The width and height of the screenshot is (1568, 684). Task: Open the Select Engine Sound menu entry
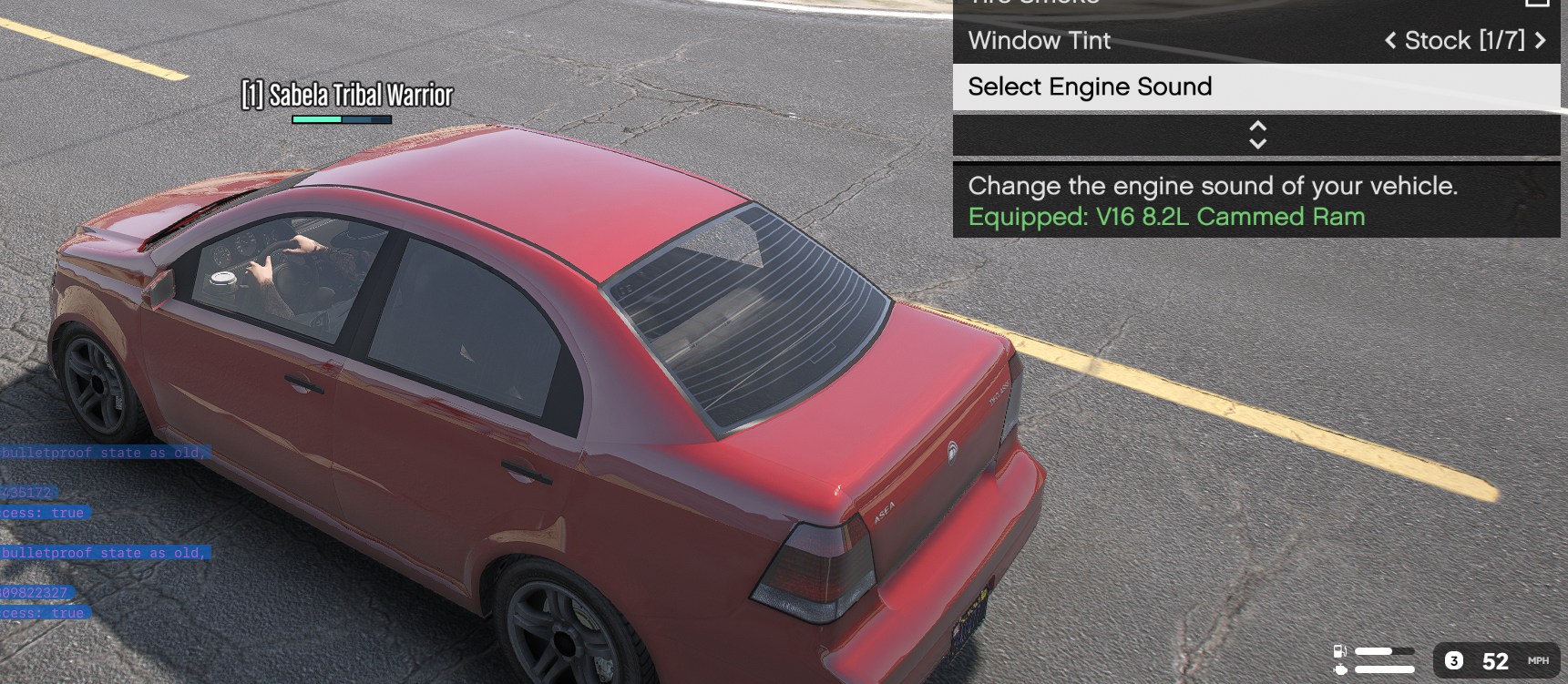(1091, 87)
